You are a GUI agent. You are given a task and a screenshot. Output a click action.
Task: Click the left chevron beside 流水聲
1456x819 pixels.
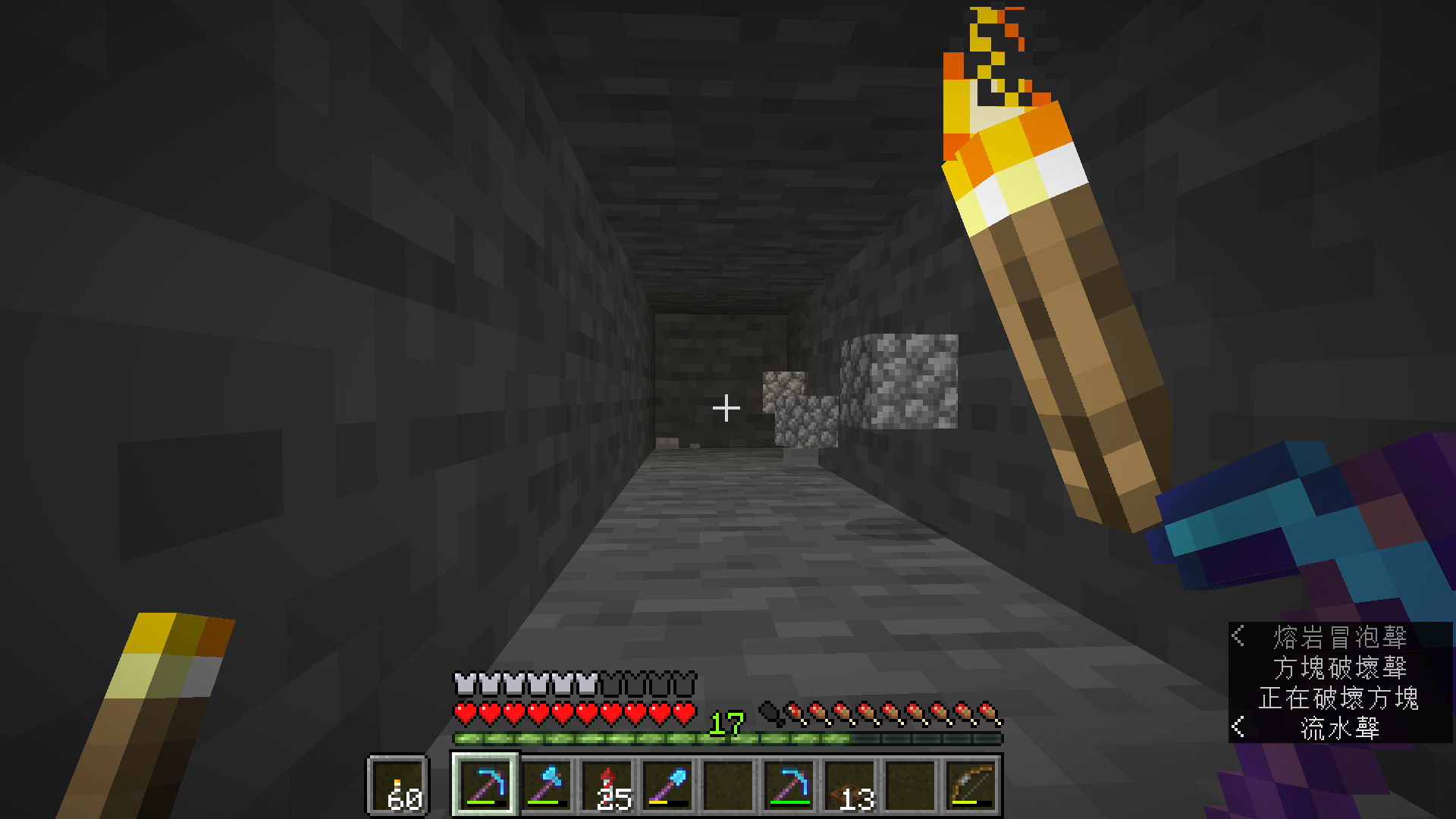pos(1237,726)
